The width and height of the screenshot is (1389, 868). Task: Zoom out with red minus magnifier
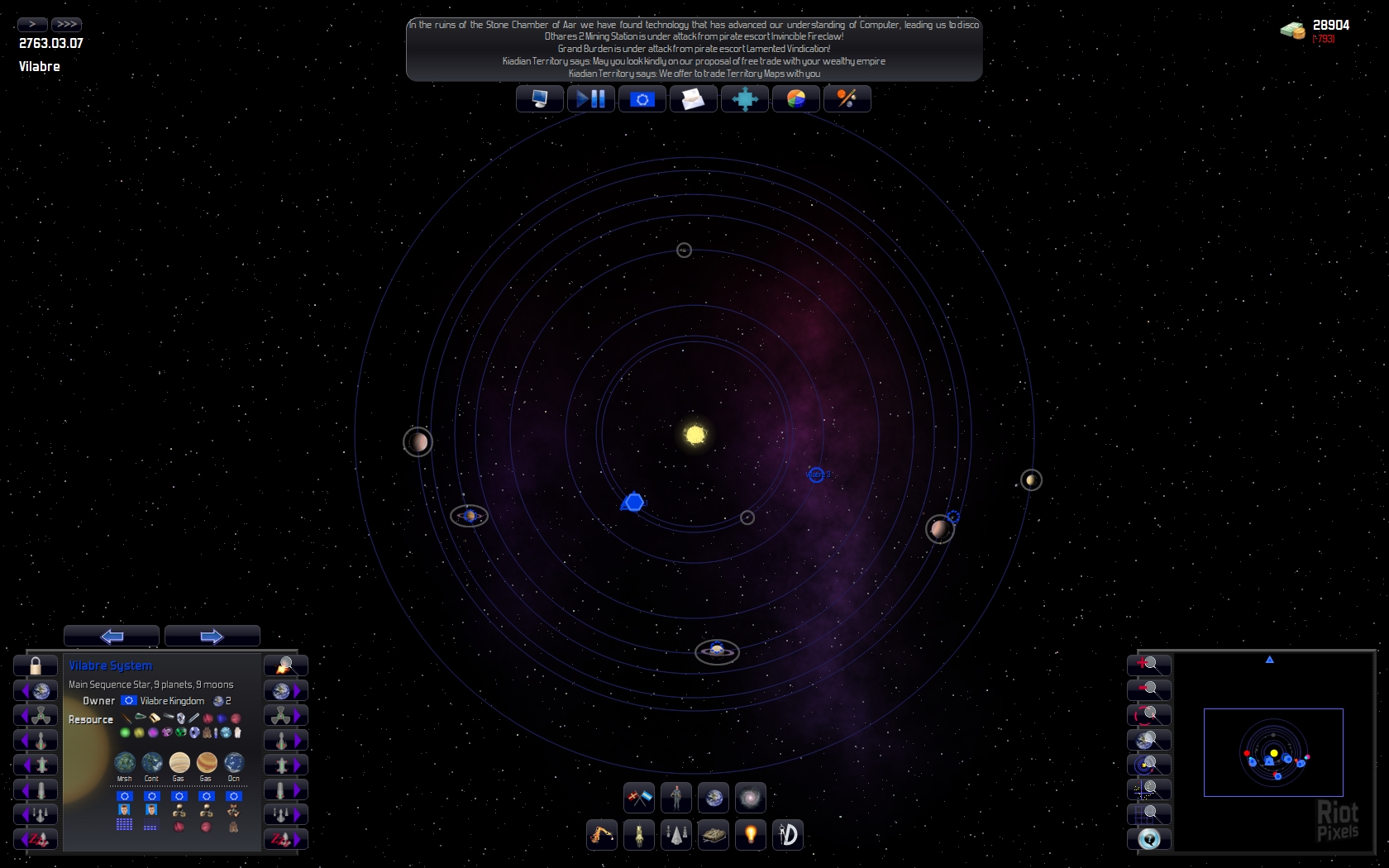pos(1148,689)
